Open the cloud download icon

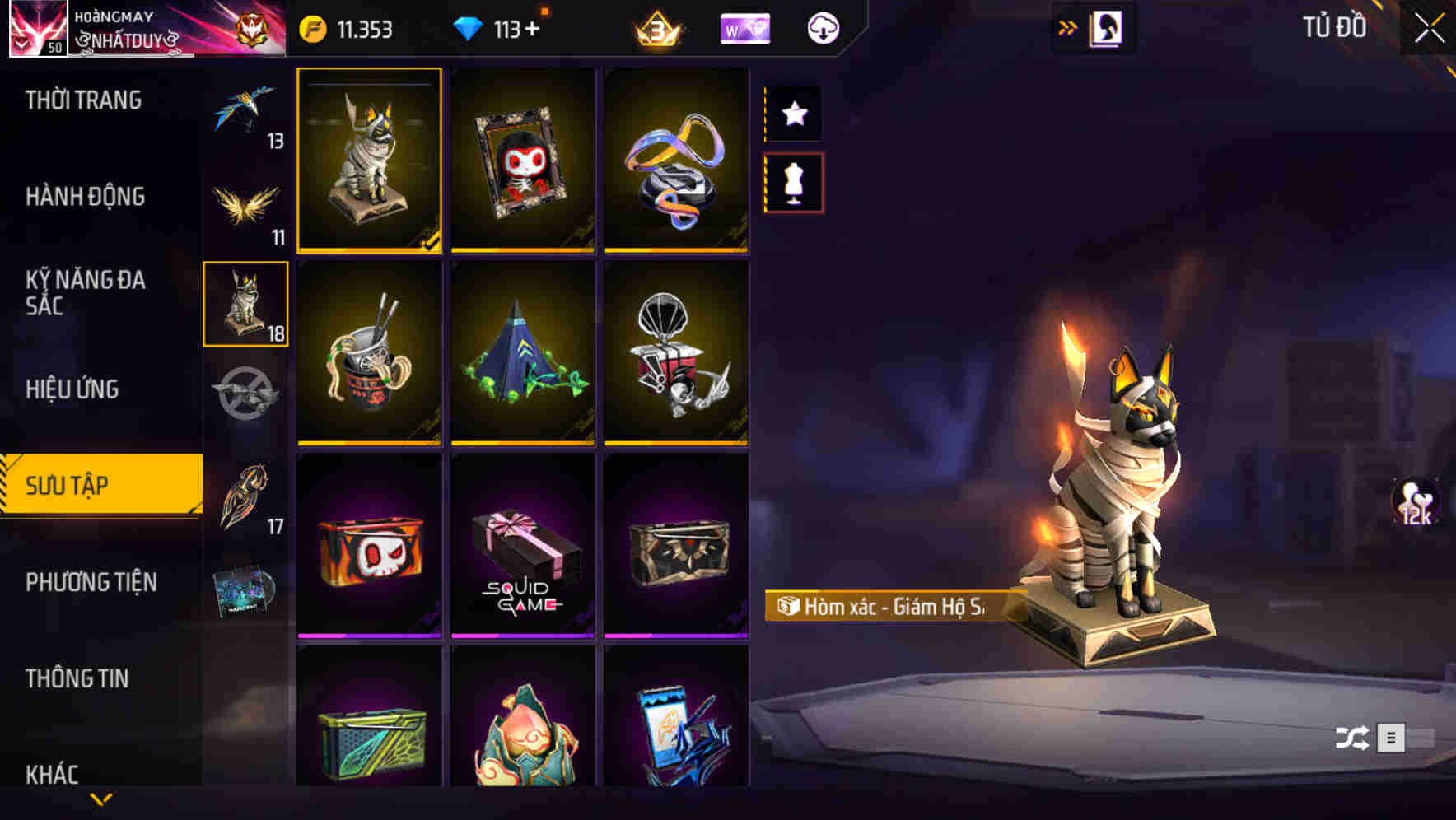point(821,27)
